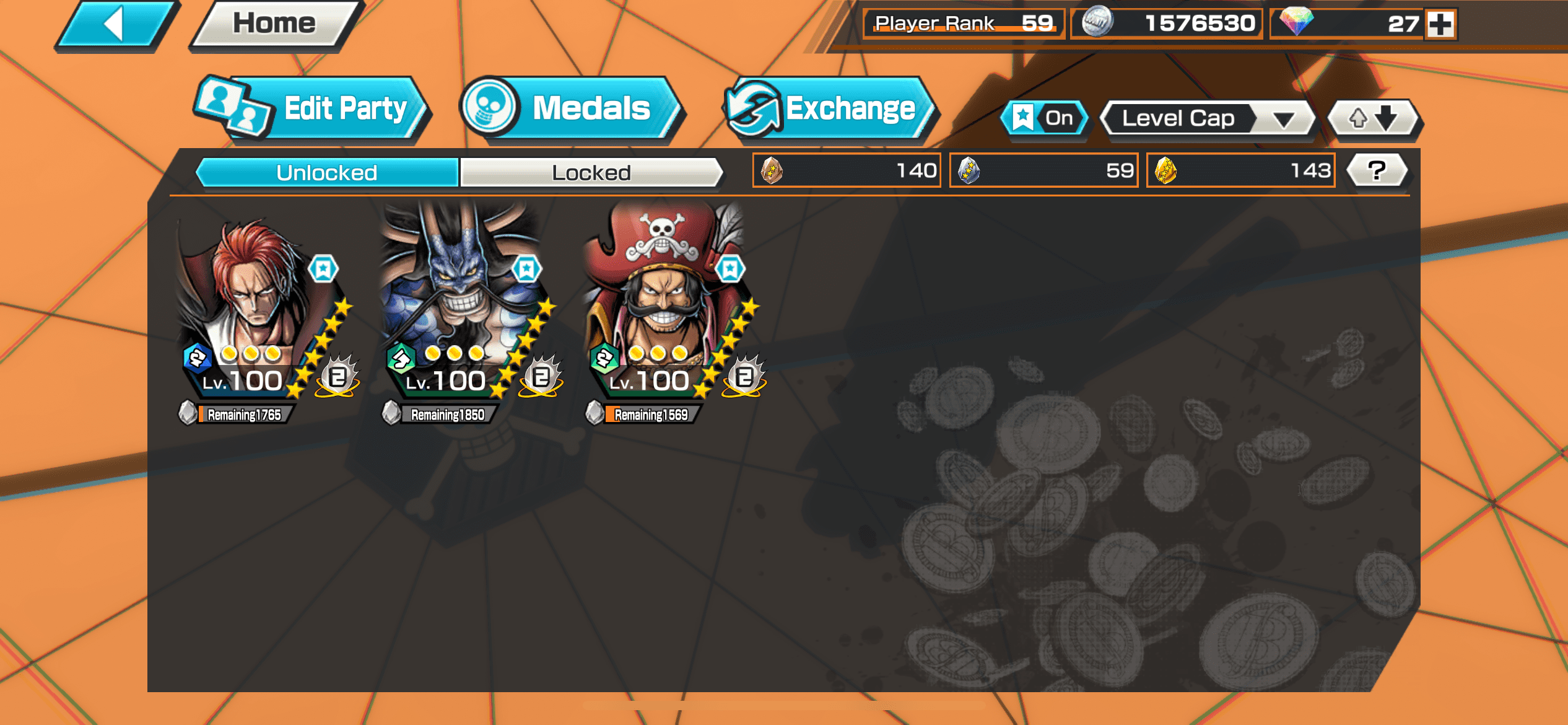Open the Exchange menu
The width and height of the screenshot is (1568, 725).
(829, 110)
